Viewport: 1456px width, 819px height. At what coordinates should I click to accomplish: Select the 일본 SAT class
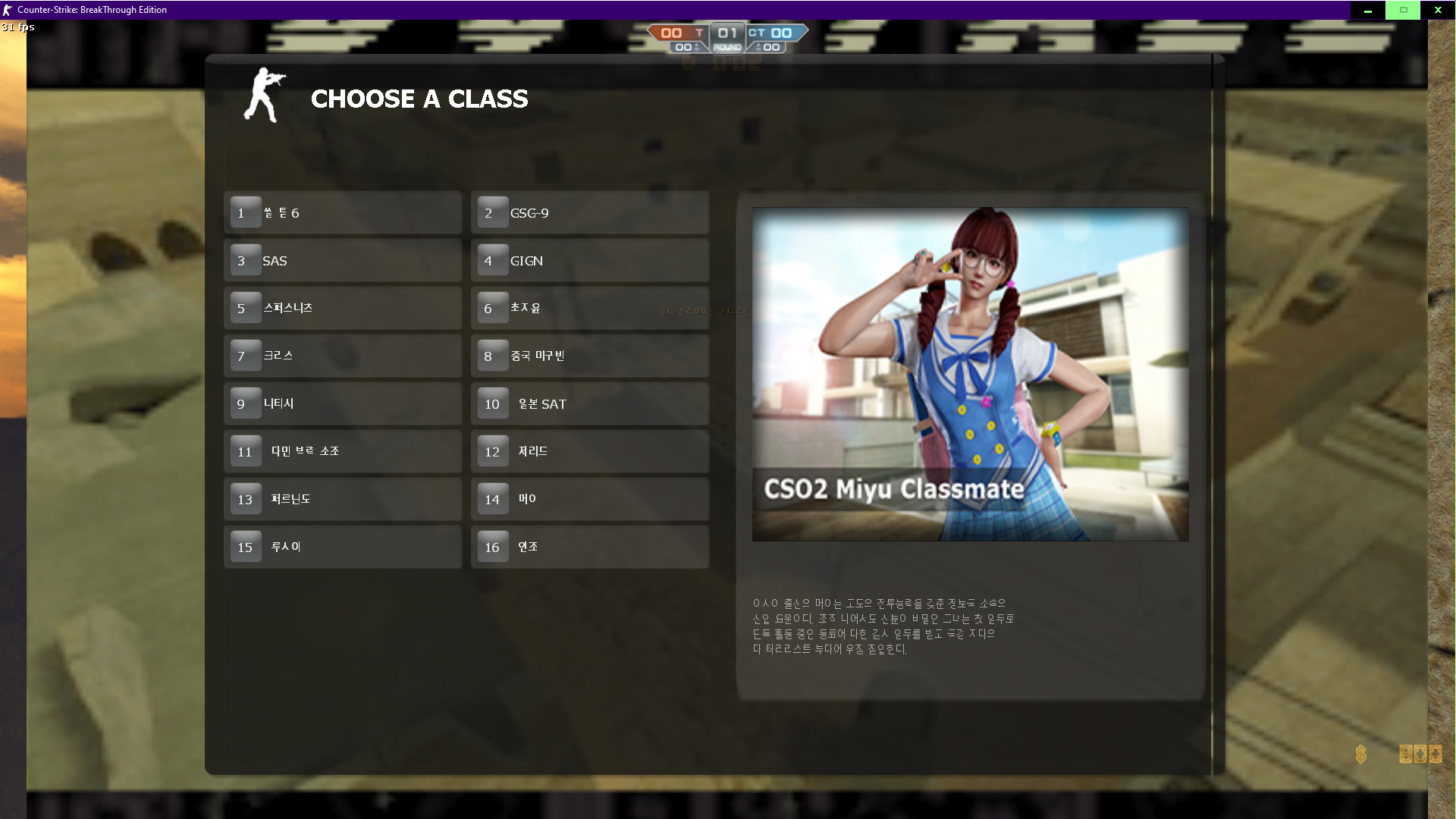[590, 403]
